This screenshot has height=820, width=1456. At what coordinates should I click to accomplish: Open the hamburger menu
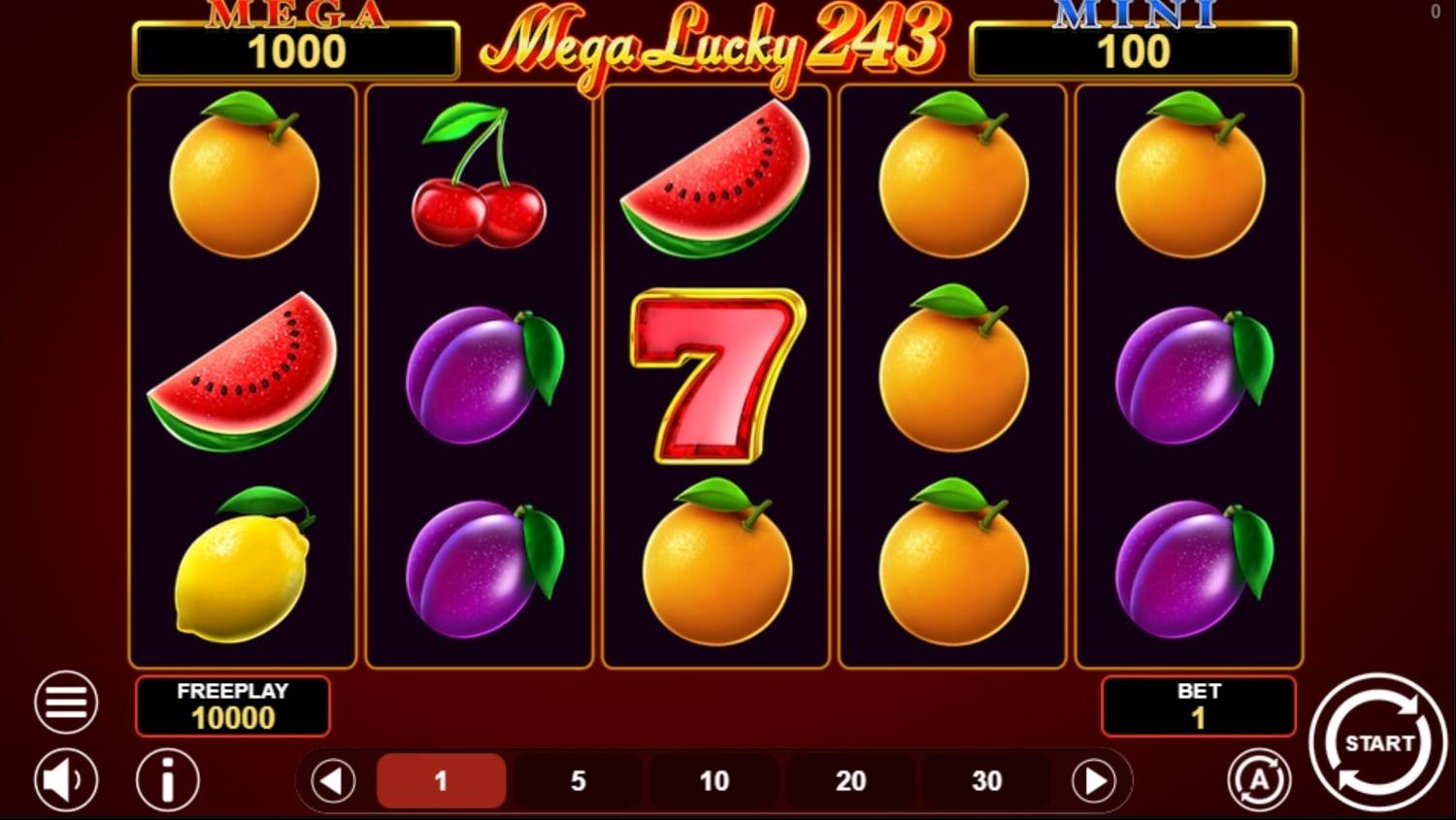[64, 701]
